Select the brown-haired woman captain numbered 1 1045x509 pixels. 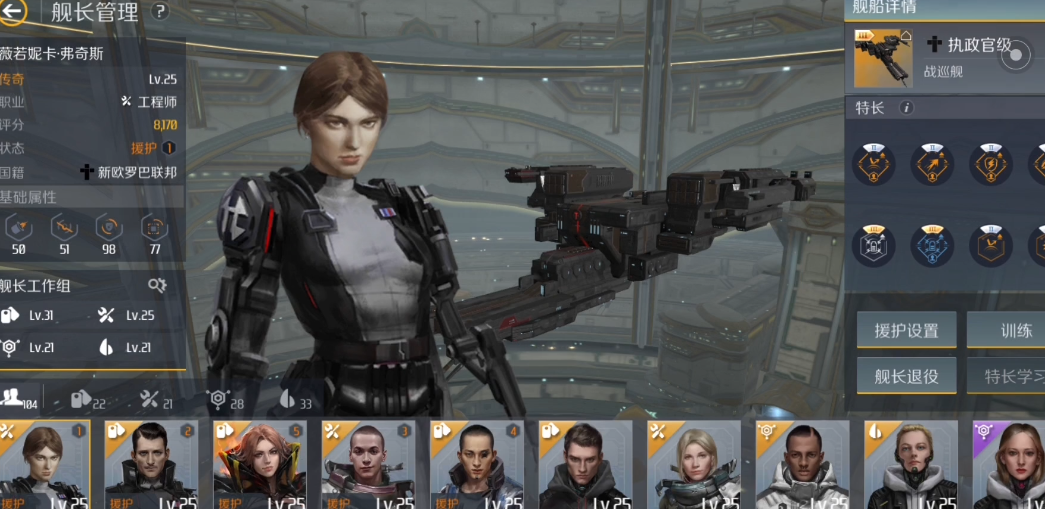[45, 464]
